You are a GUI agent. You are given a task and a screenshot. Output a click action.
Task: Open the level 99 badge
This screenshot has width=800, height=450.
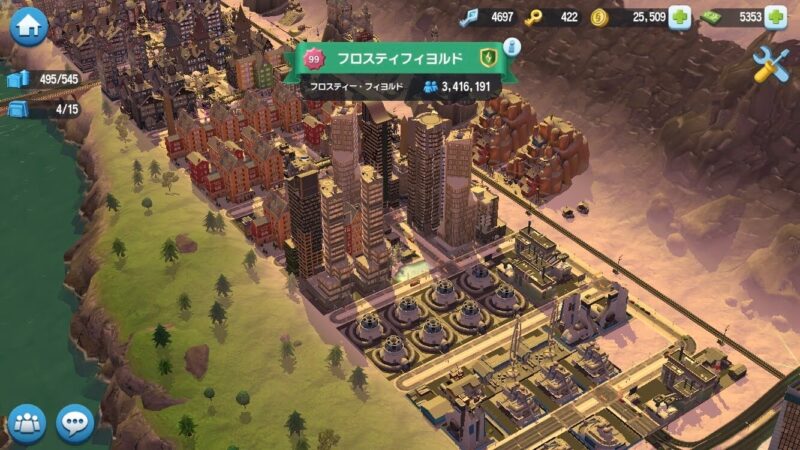pos(313,60)
